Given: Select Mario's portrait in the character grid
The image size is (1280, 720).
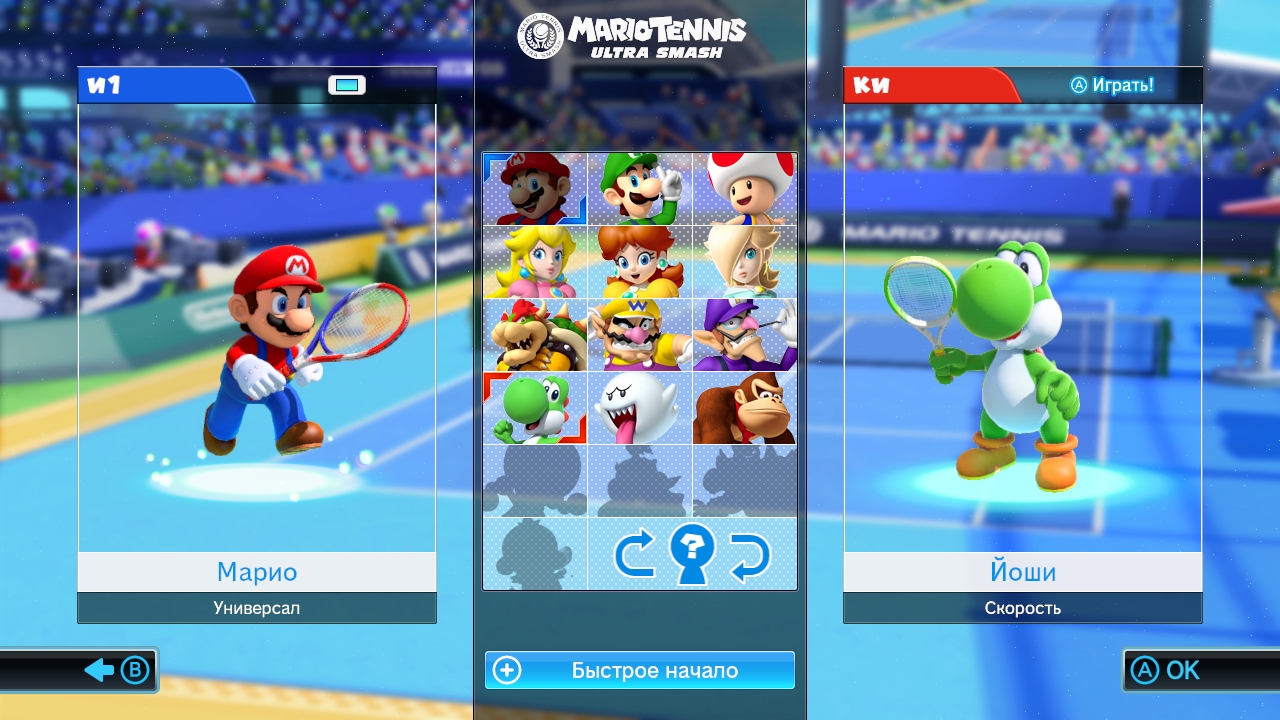Looking at the screenshot, I should pyautogui.click(x=535, y=189).
